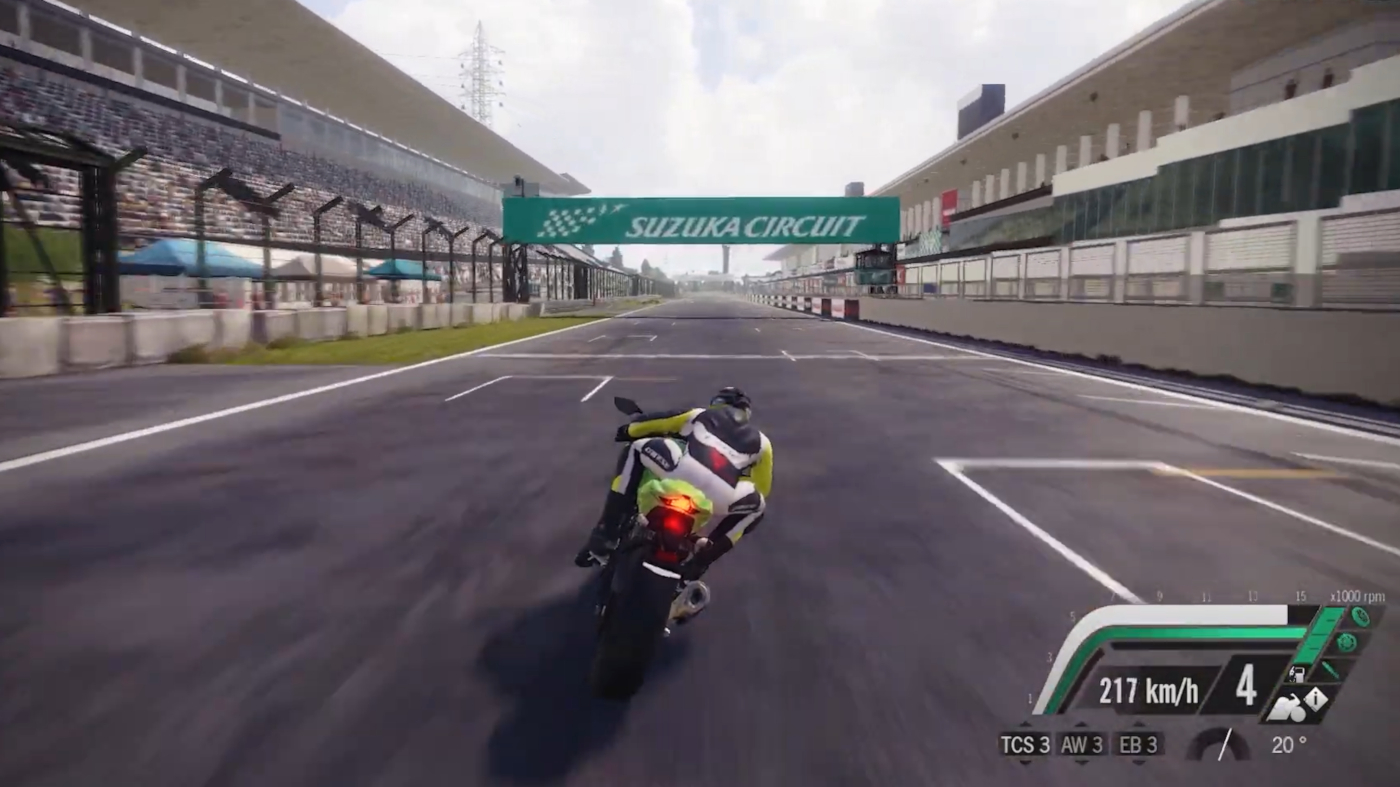Open the fuel pump indicator
Viewport: 1400px width, 787px height.
point(1297,672)
